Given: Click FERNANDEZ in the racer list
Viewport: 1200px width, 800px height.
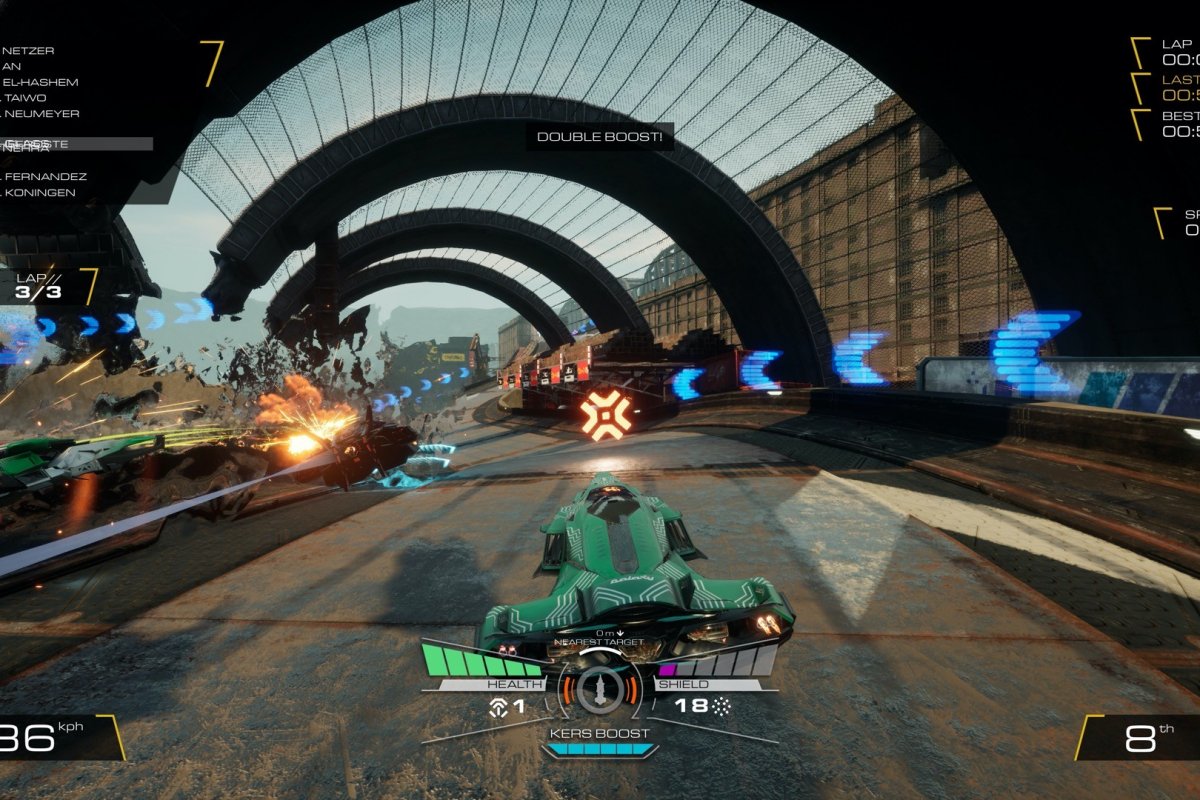Looking at the screenshot, I should 46,177.
